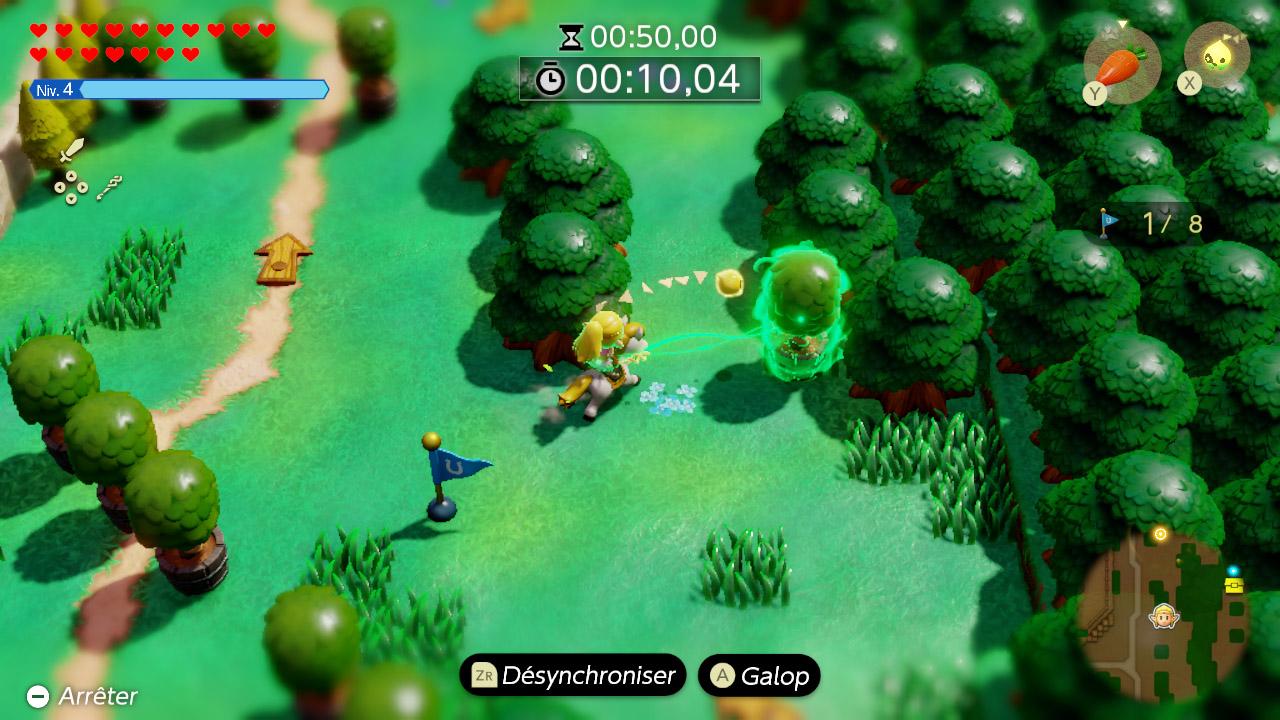Click the Désynchroniser button
1280x720 pixels.
click(573, 675)
